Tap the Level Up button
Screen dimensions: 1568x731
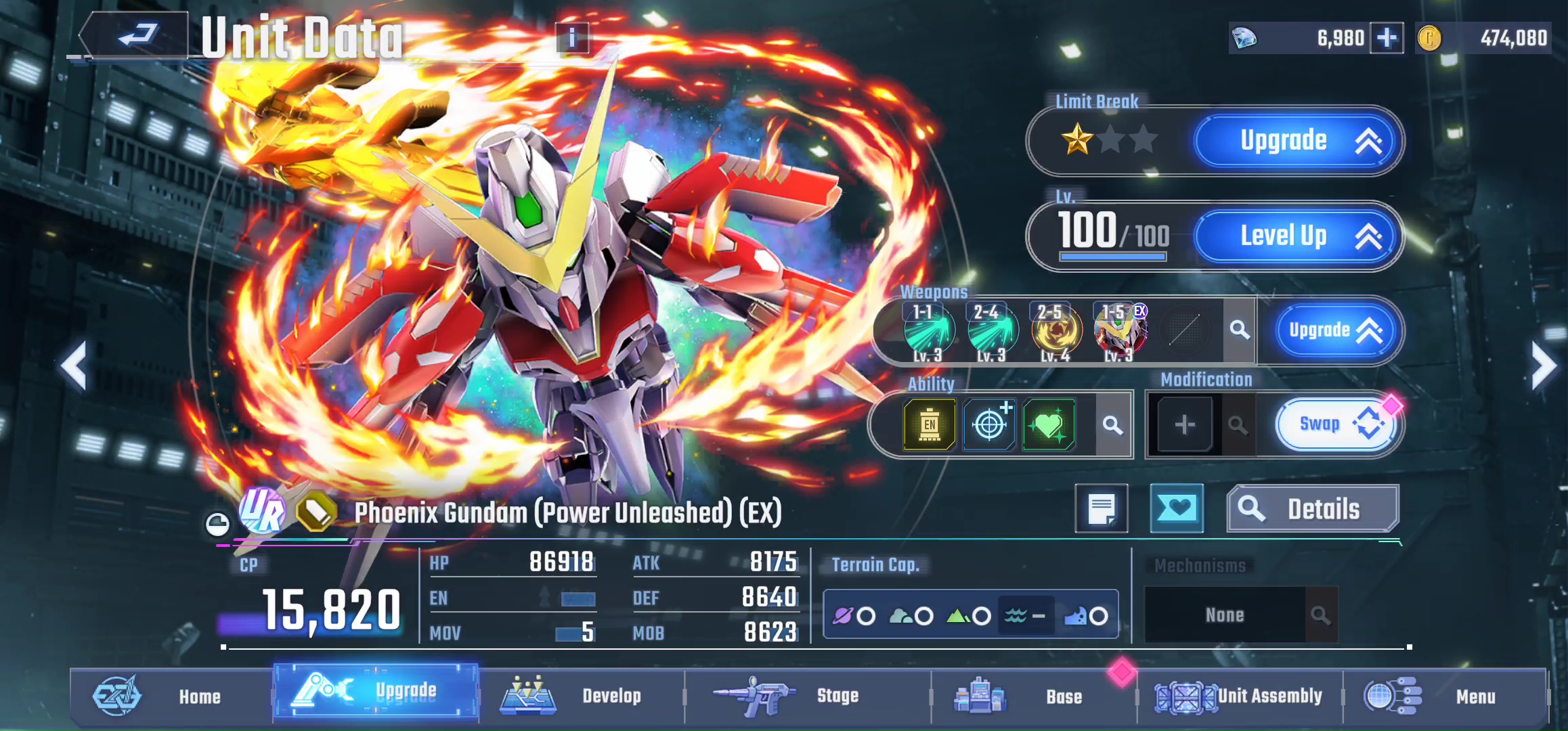[1296, 236]
